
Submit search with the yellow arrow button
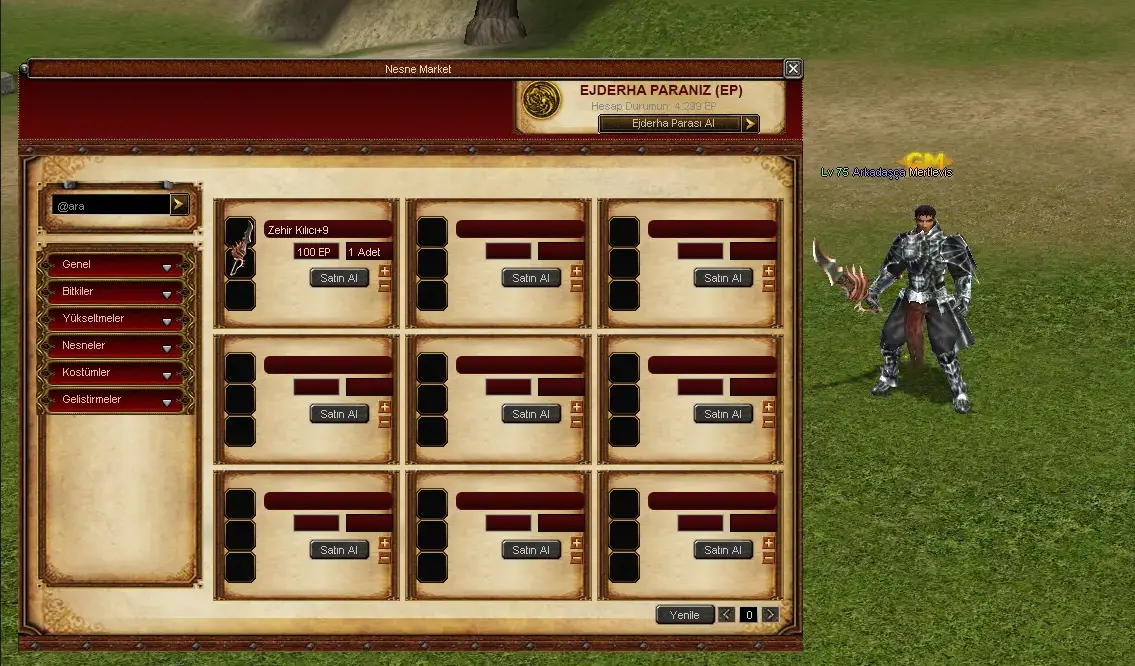tap(179, 205)
